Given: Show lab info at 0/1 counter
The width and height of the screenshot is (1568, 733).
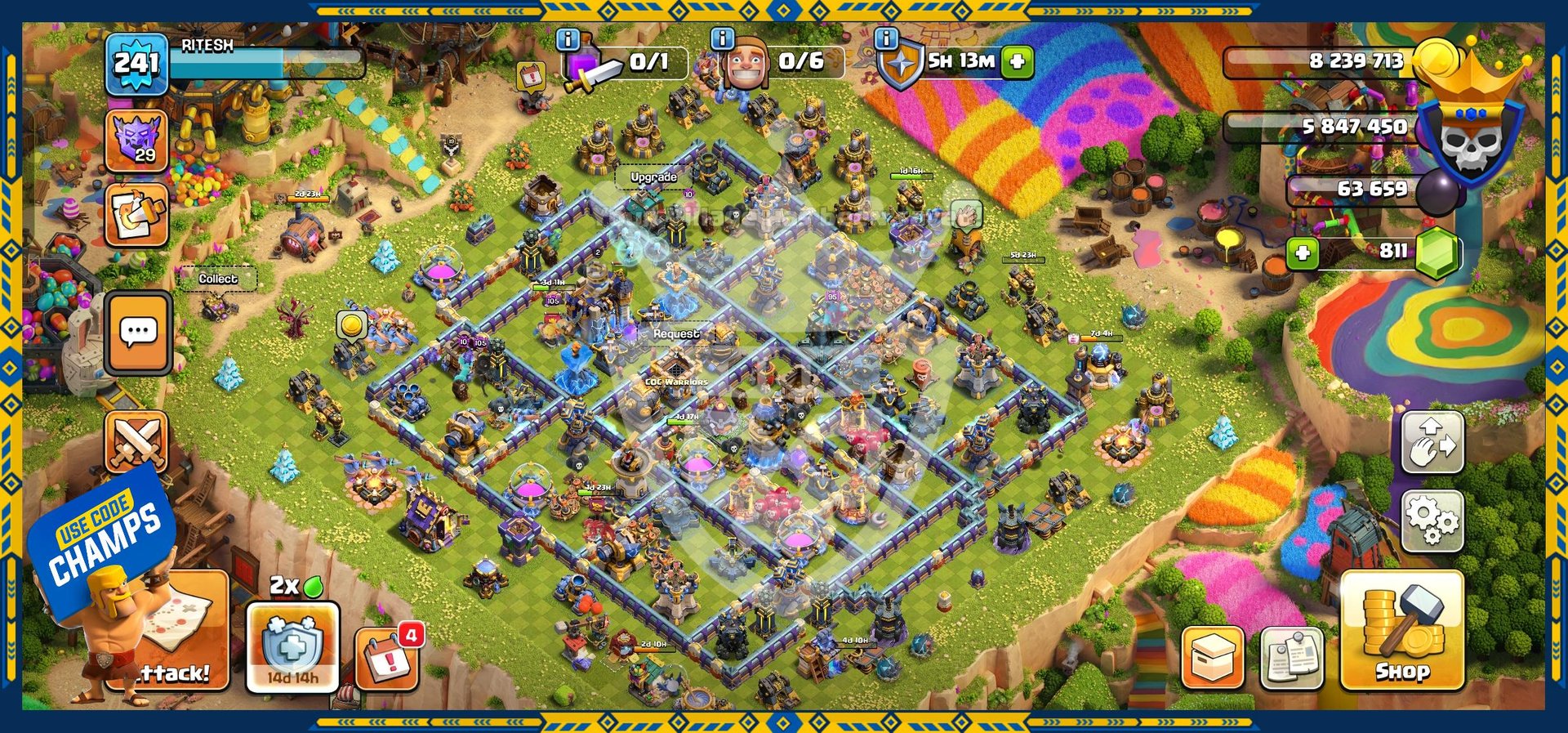Looking at the screenshot, I should 568,39.
